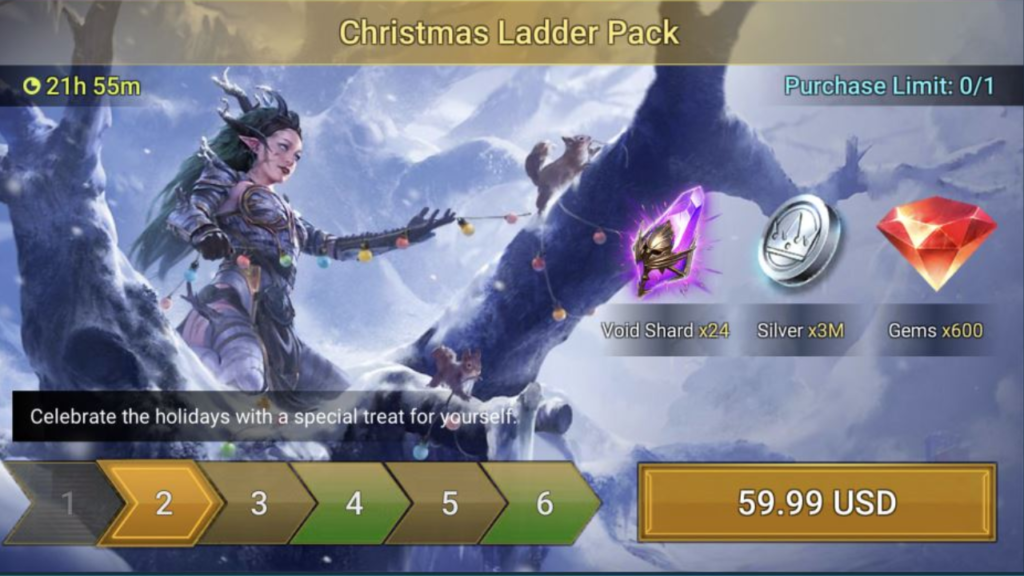The height and width of the screenshot is (576, 1024).
Task: Inspect the Void Shard reward icon
Action: (667, 242)
